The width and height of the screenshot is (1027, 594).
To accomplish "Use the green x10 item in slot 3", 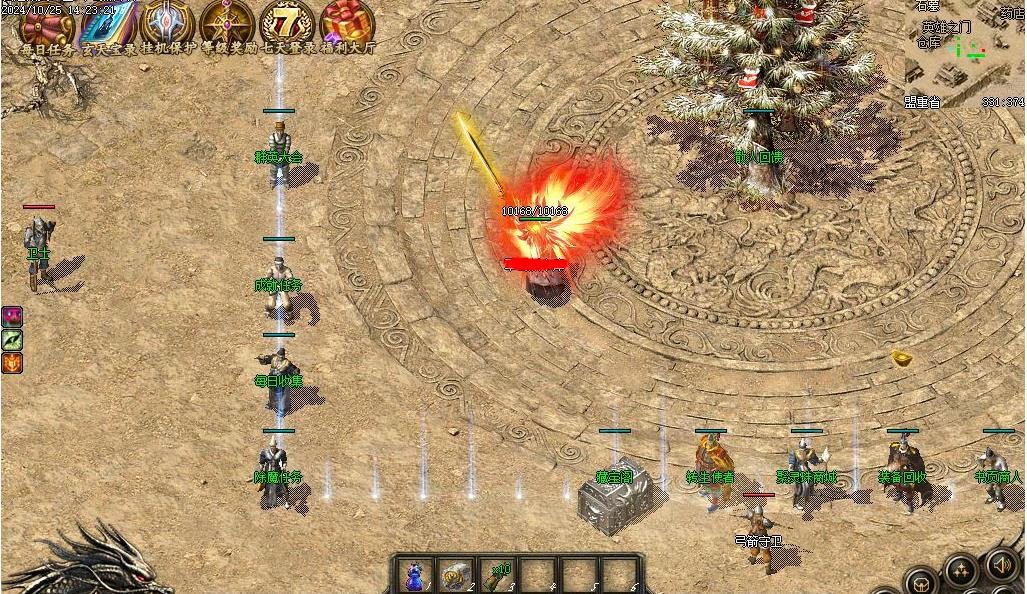I will (x=499, y=575).
